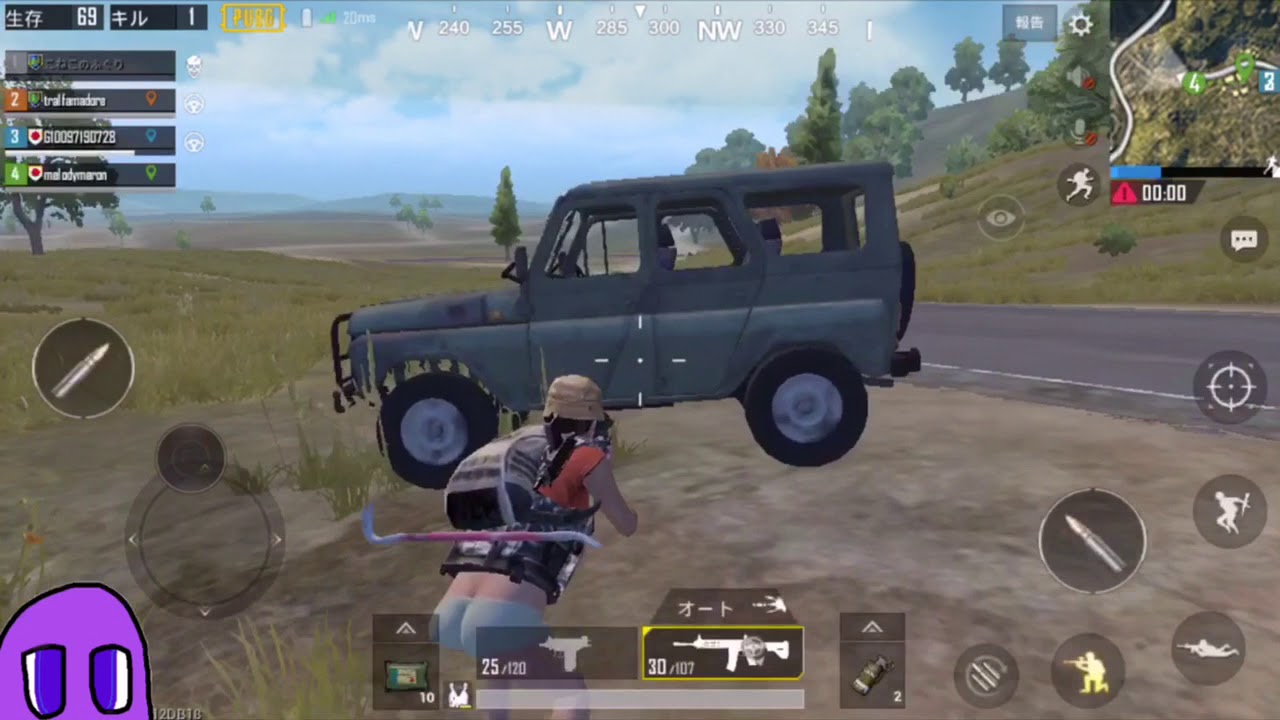Expand the left item slot chevron

tap(406, 628)
